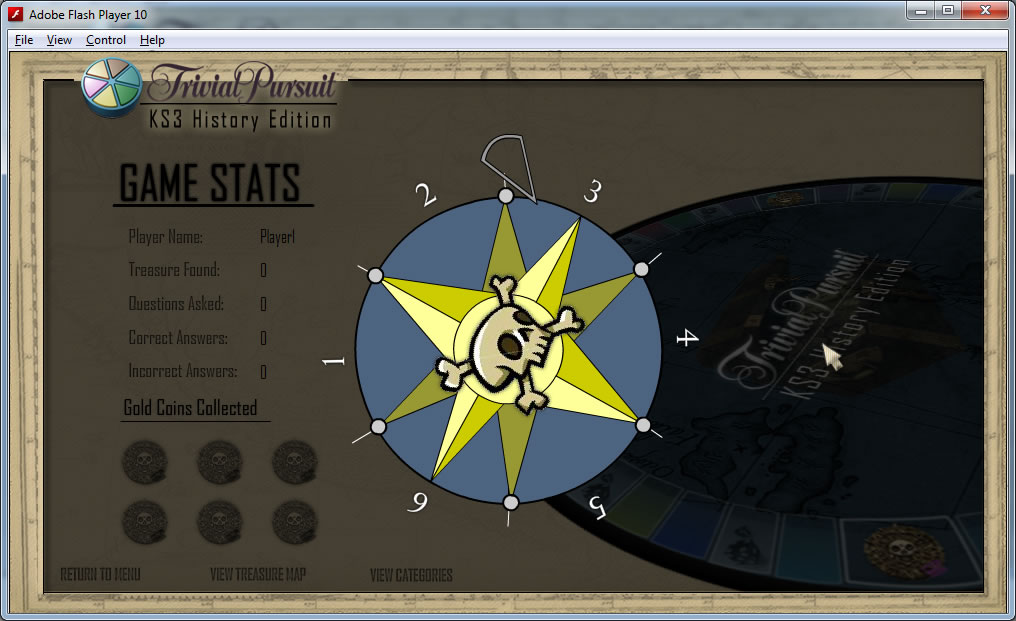Open the Control menu
The width and height of the screenshot is (1016, 621).
(x=105, y=40)
